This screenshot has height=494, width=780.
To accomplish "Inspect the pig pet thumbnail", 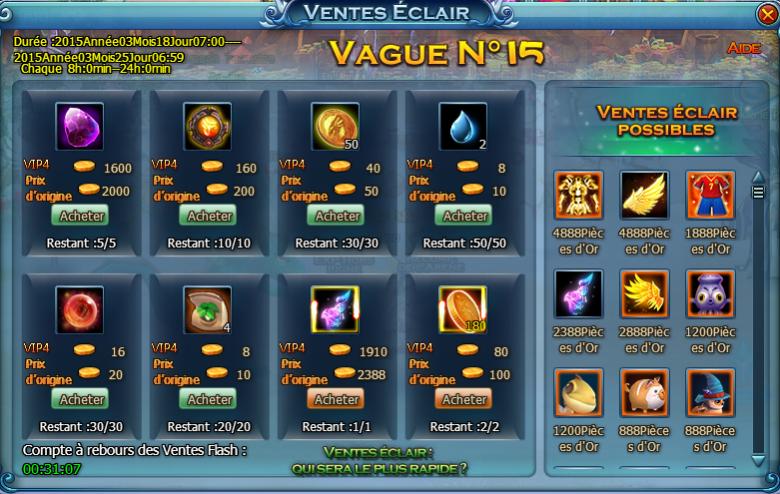I will (645, 392).
